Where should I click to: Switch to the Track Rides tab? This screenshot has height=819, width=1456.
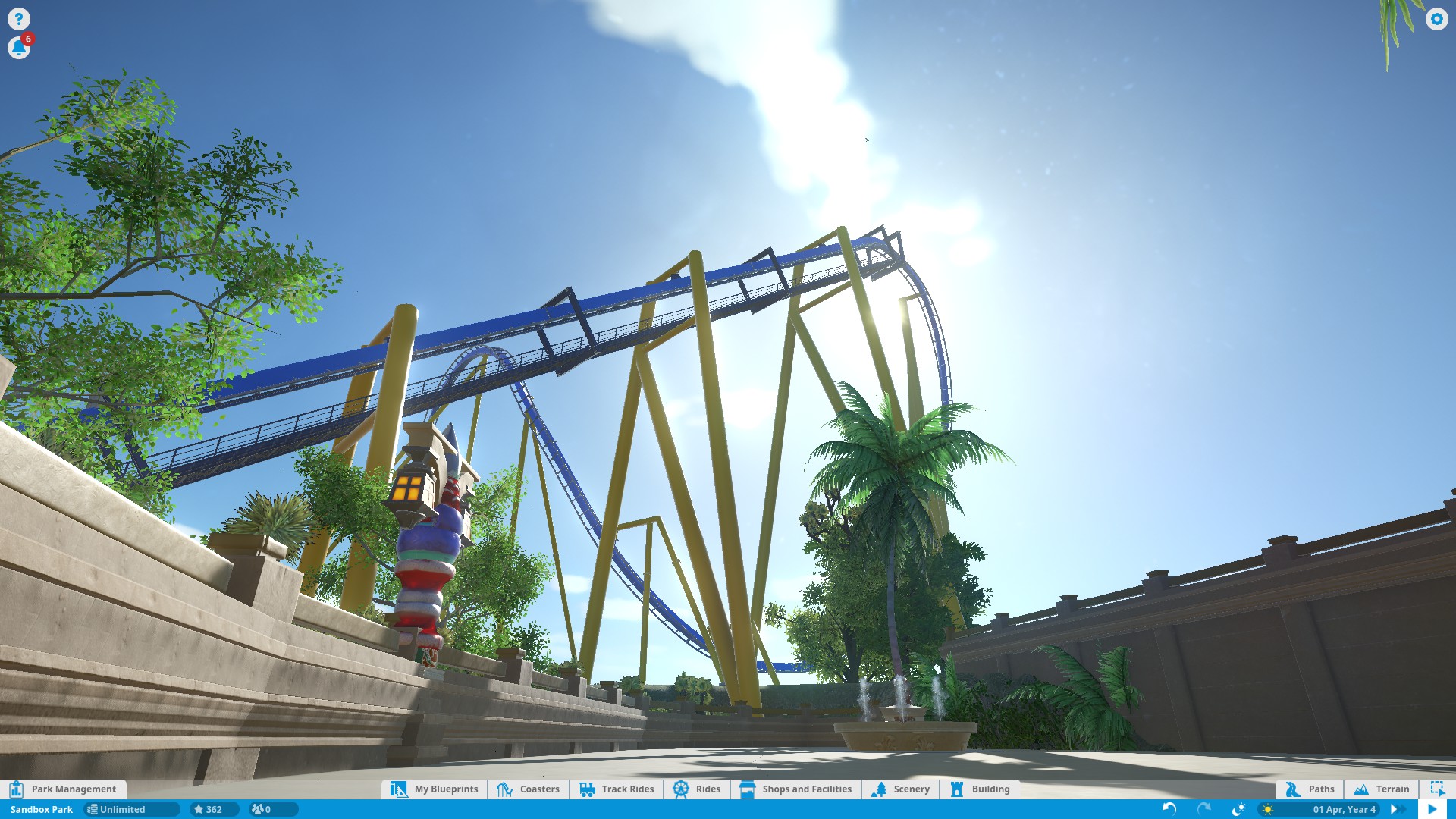[x=617, y=789]
